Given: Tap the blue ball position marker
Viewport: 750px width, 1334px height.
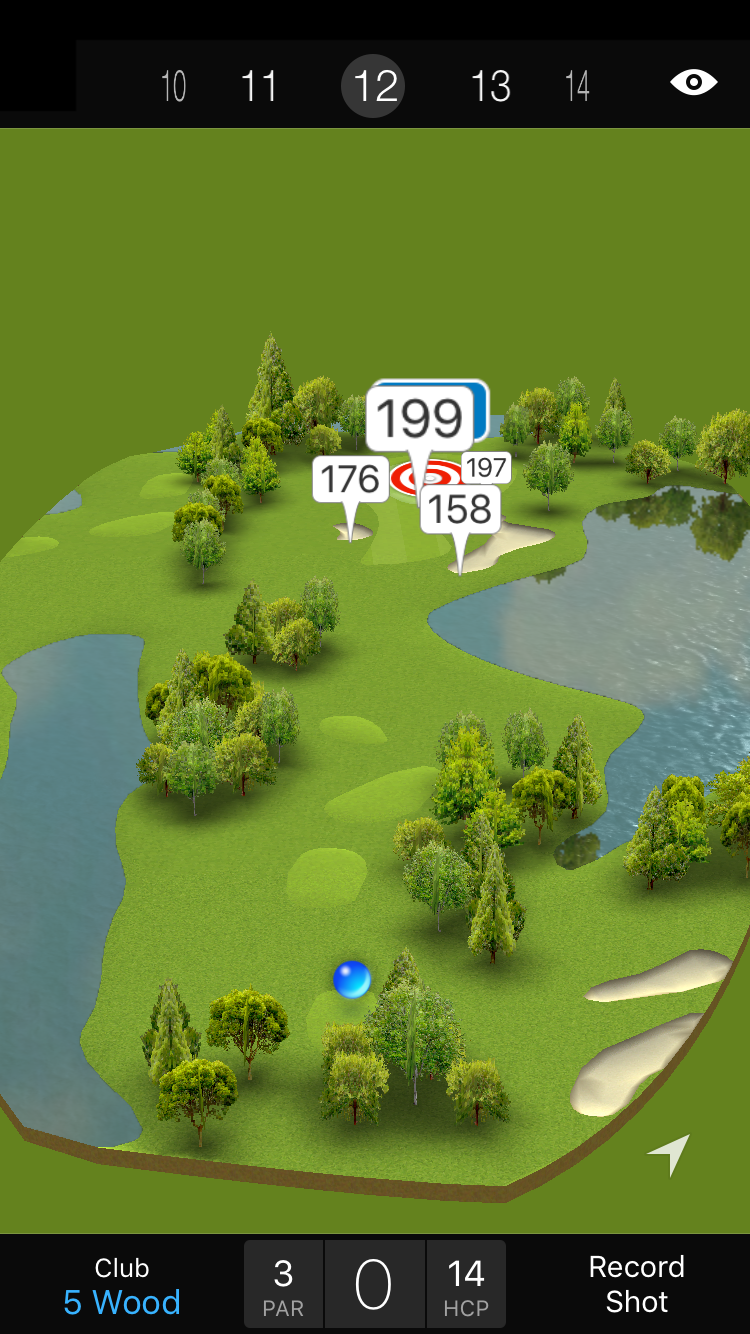Looking at the screenshot, I should coord(352,979).
